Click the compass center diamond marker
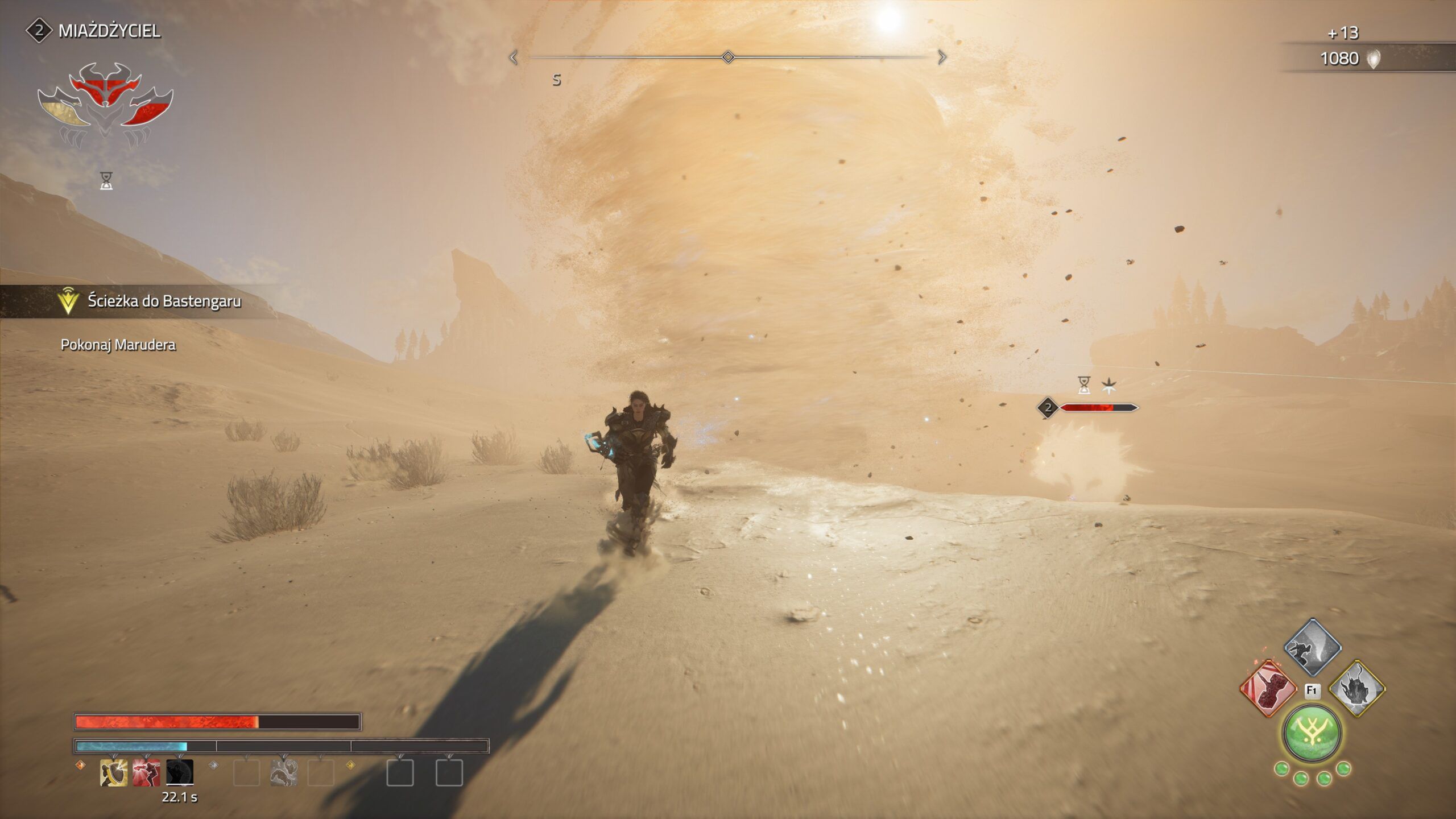 (727, 57)
